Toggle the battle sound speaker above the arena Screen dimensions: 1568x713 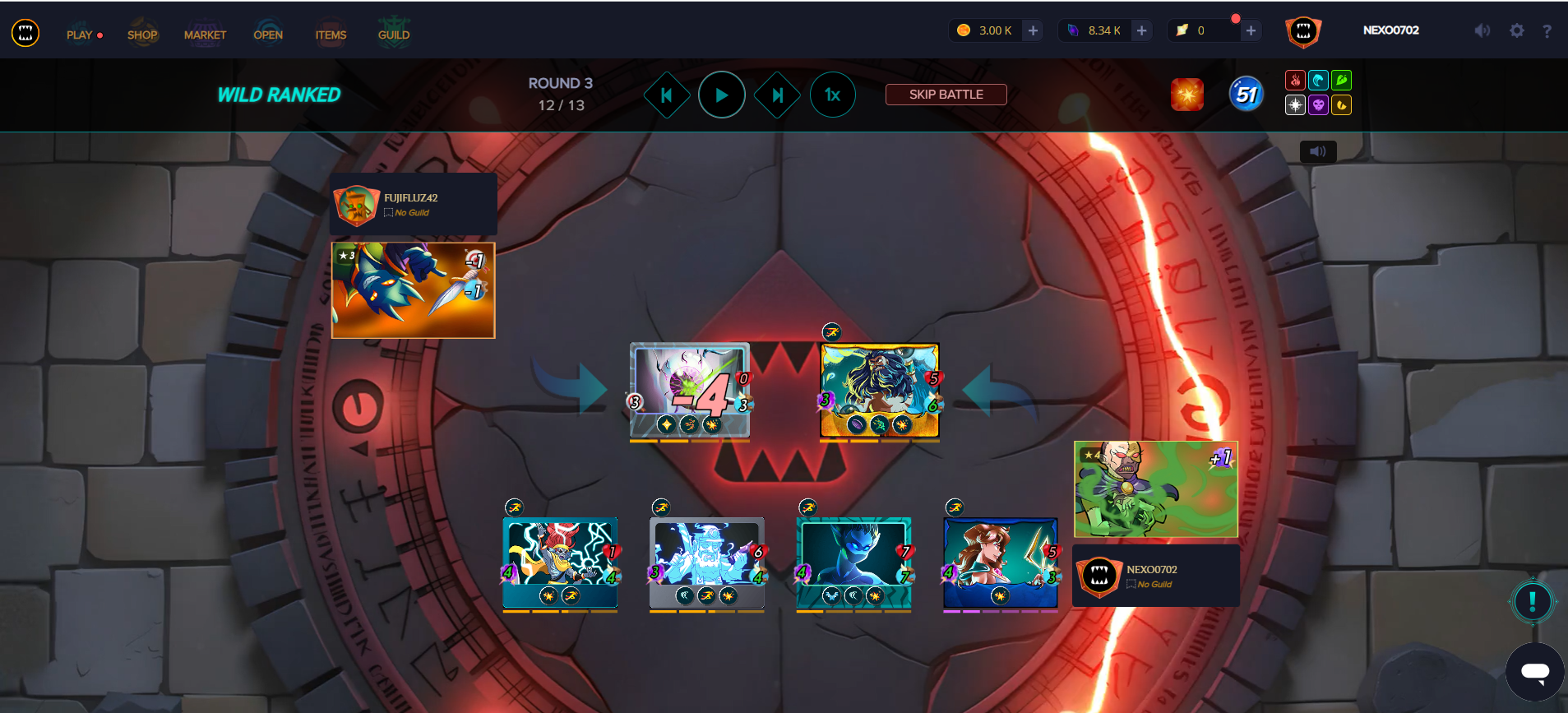click(1317, 150)
